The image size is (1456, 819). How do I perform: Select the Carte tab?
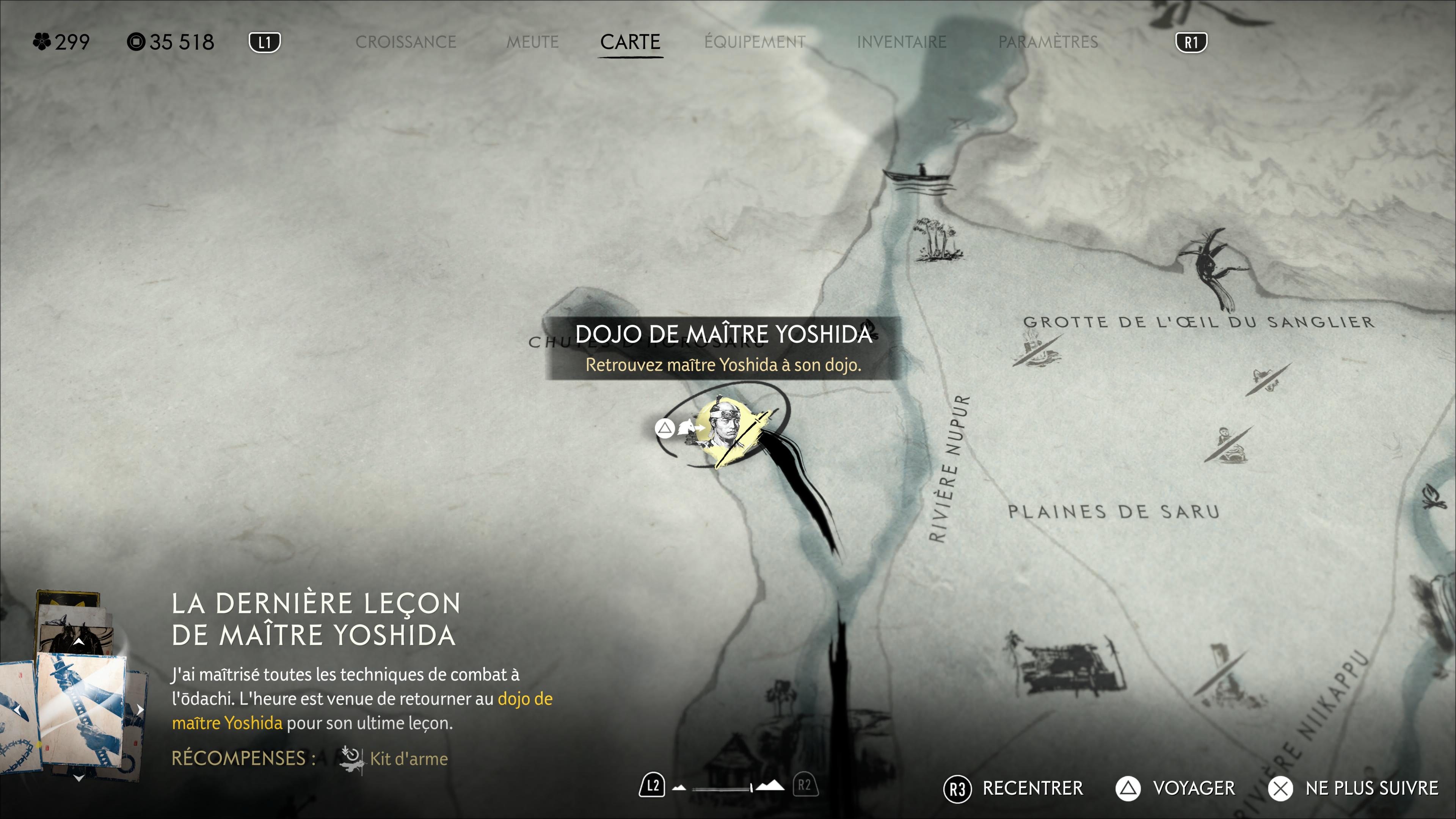pos(630,42)
